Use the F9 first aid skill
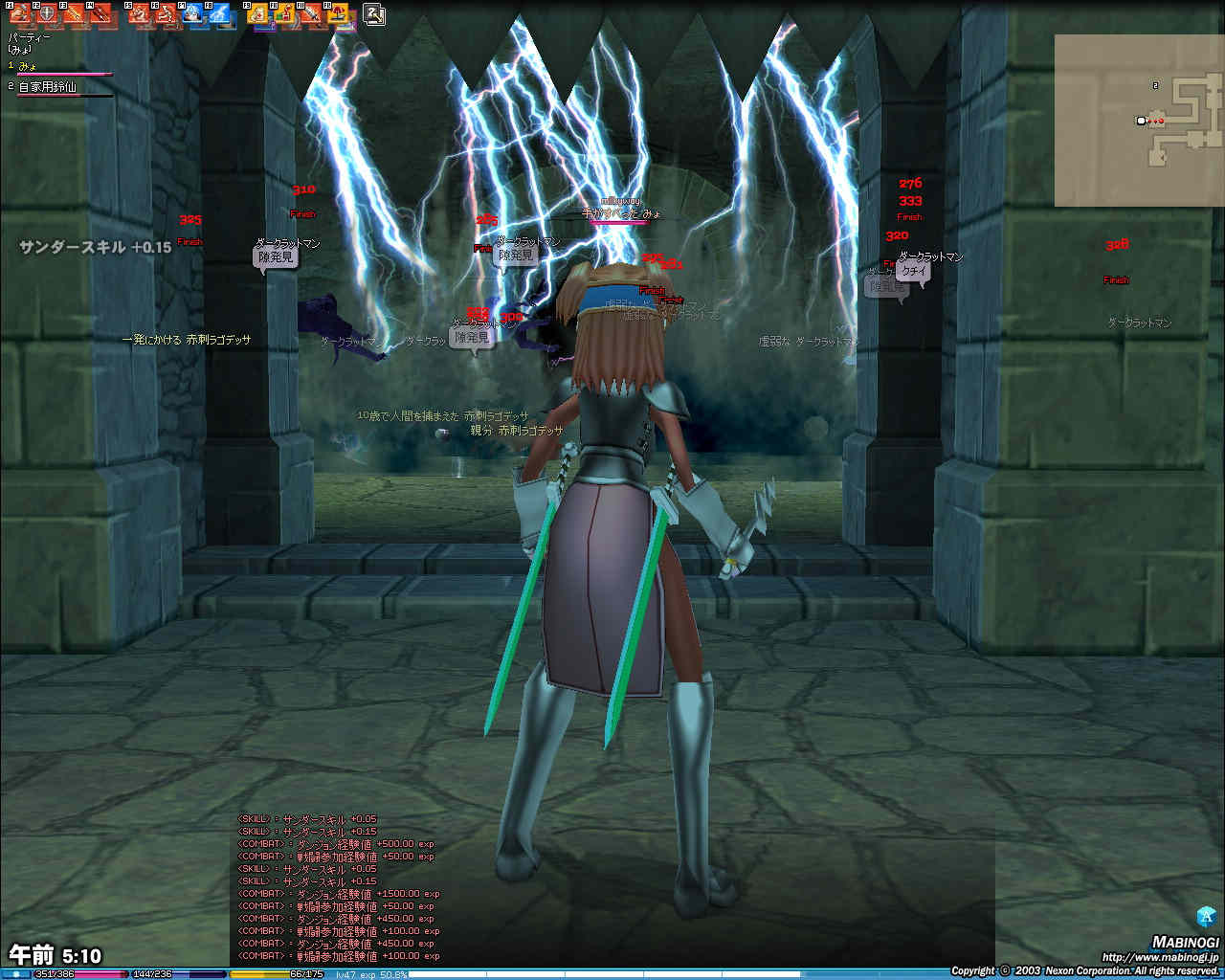Screen dimensions: 1225x980 [258, 15]
